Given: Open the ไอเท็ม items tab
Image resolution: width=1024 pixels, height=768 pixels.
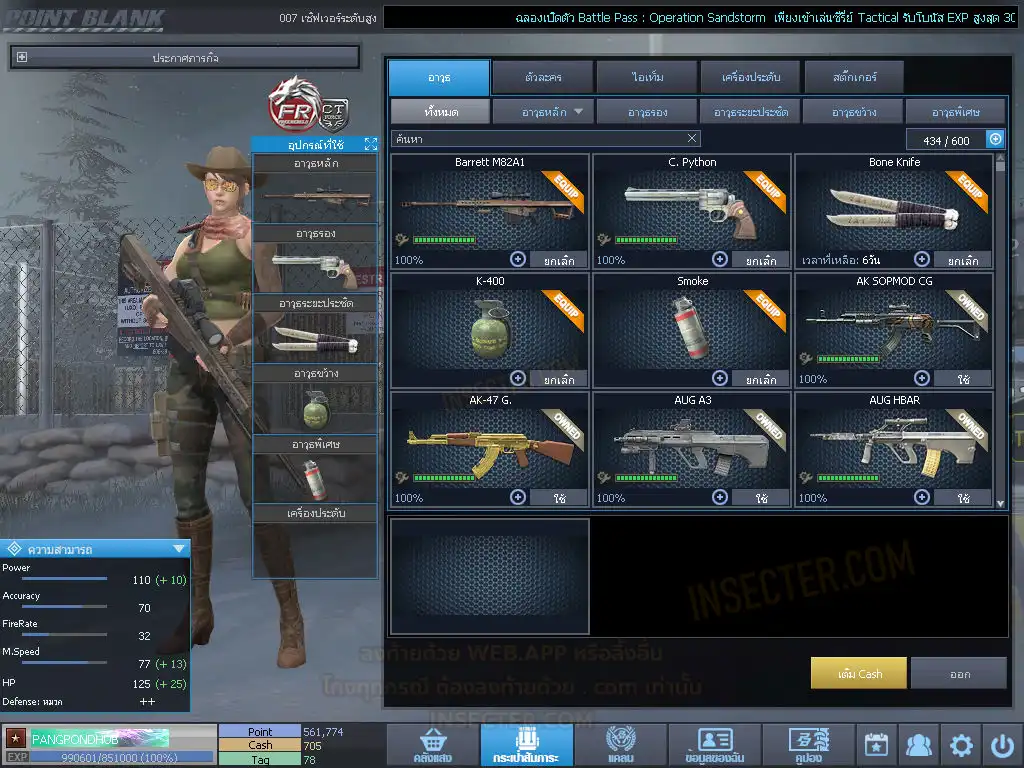Looking at the screenshot, I should [647, 77].
